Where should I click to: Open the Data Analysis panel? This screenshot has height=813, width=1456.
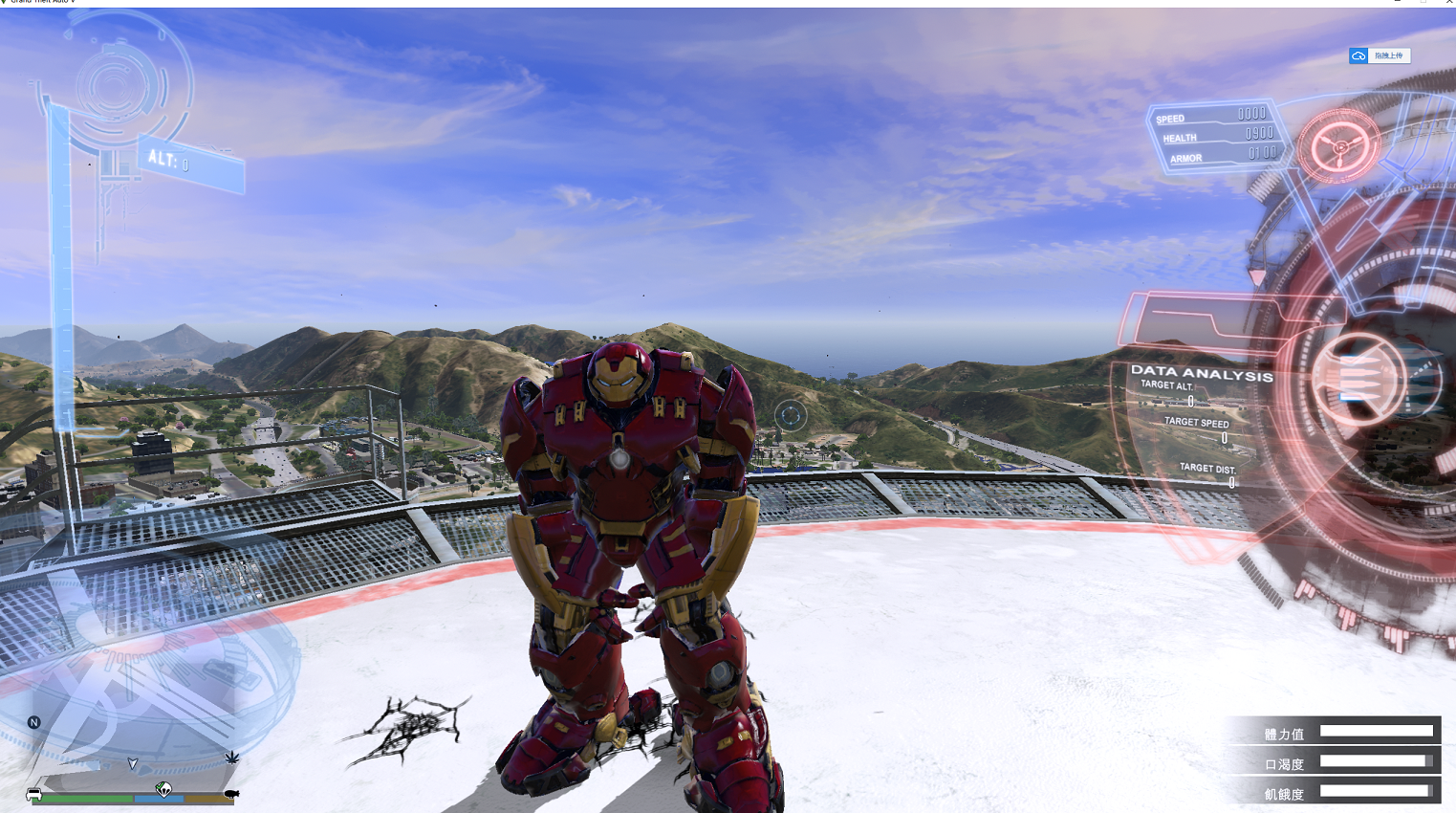pyautogui.click(x=1202, y=374)
